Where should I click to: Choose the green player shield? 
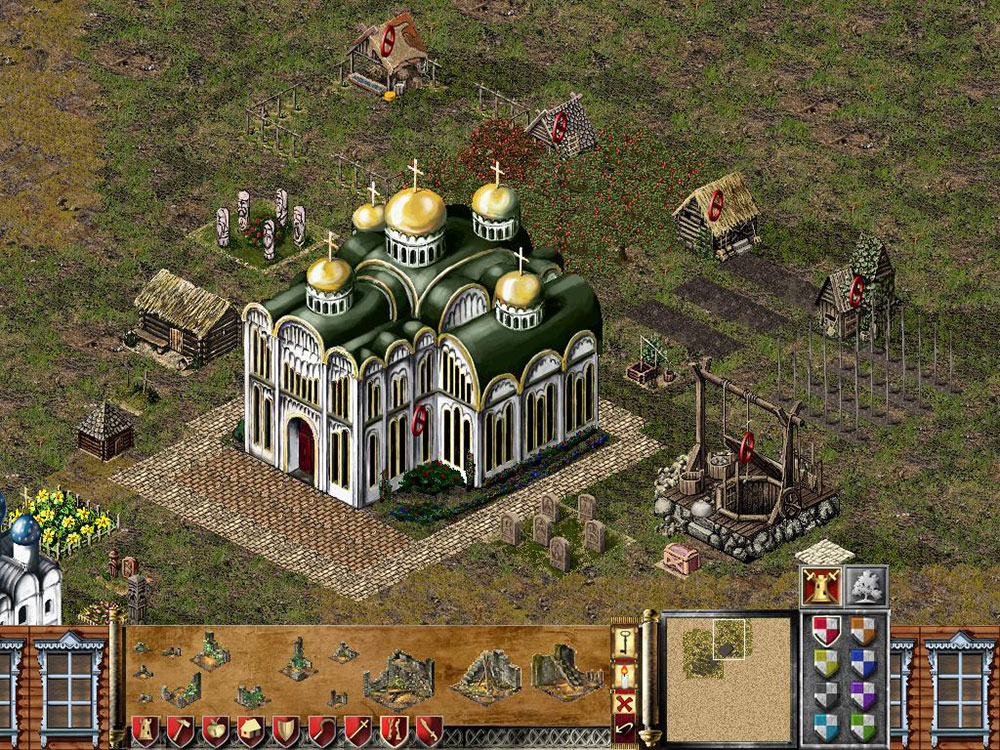pos(863,727)
